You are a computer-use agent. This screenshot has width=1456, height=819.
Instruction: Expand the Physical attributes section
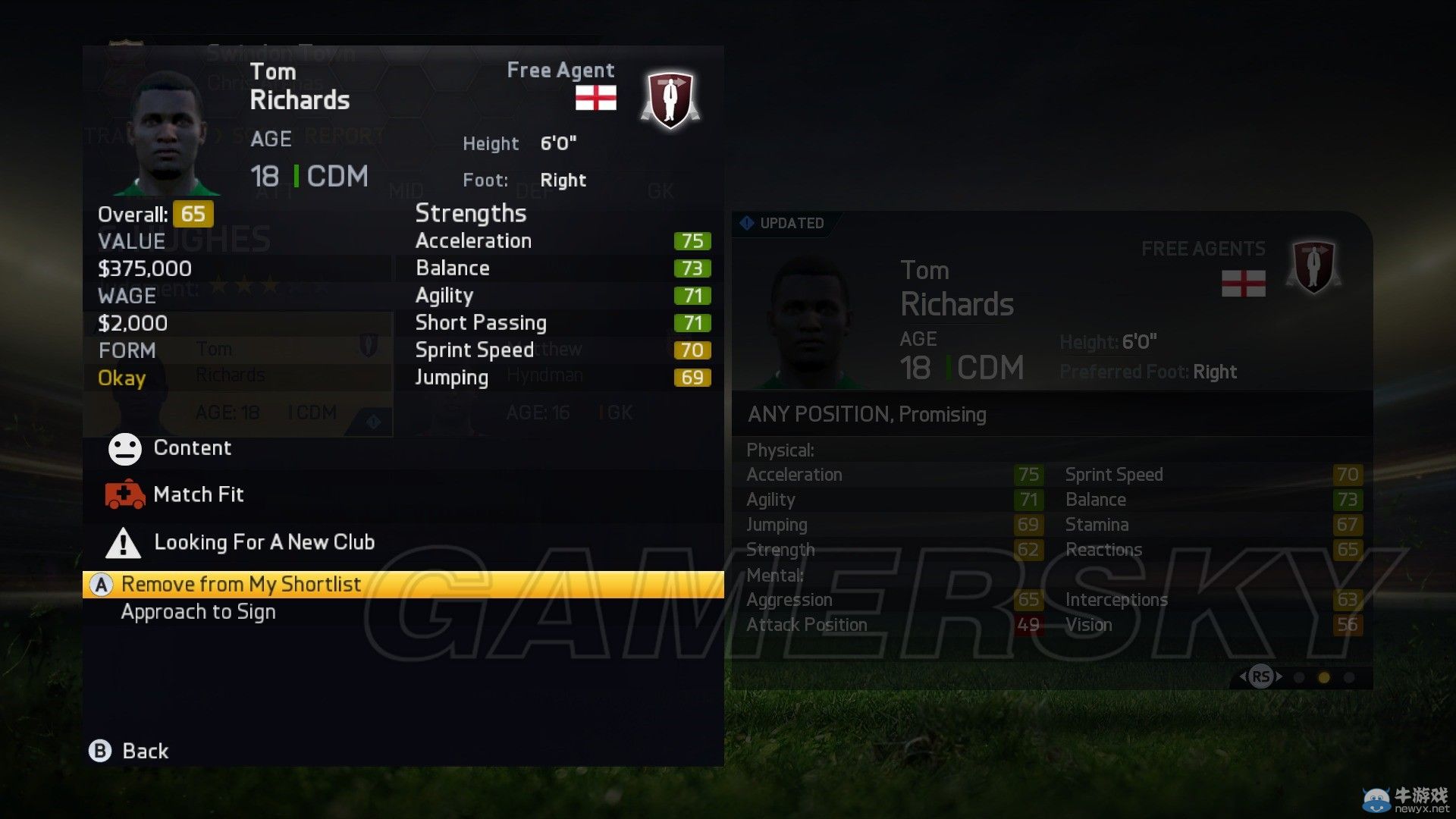pyautogui.click(x=779, y=450)
